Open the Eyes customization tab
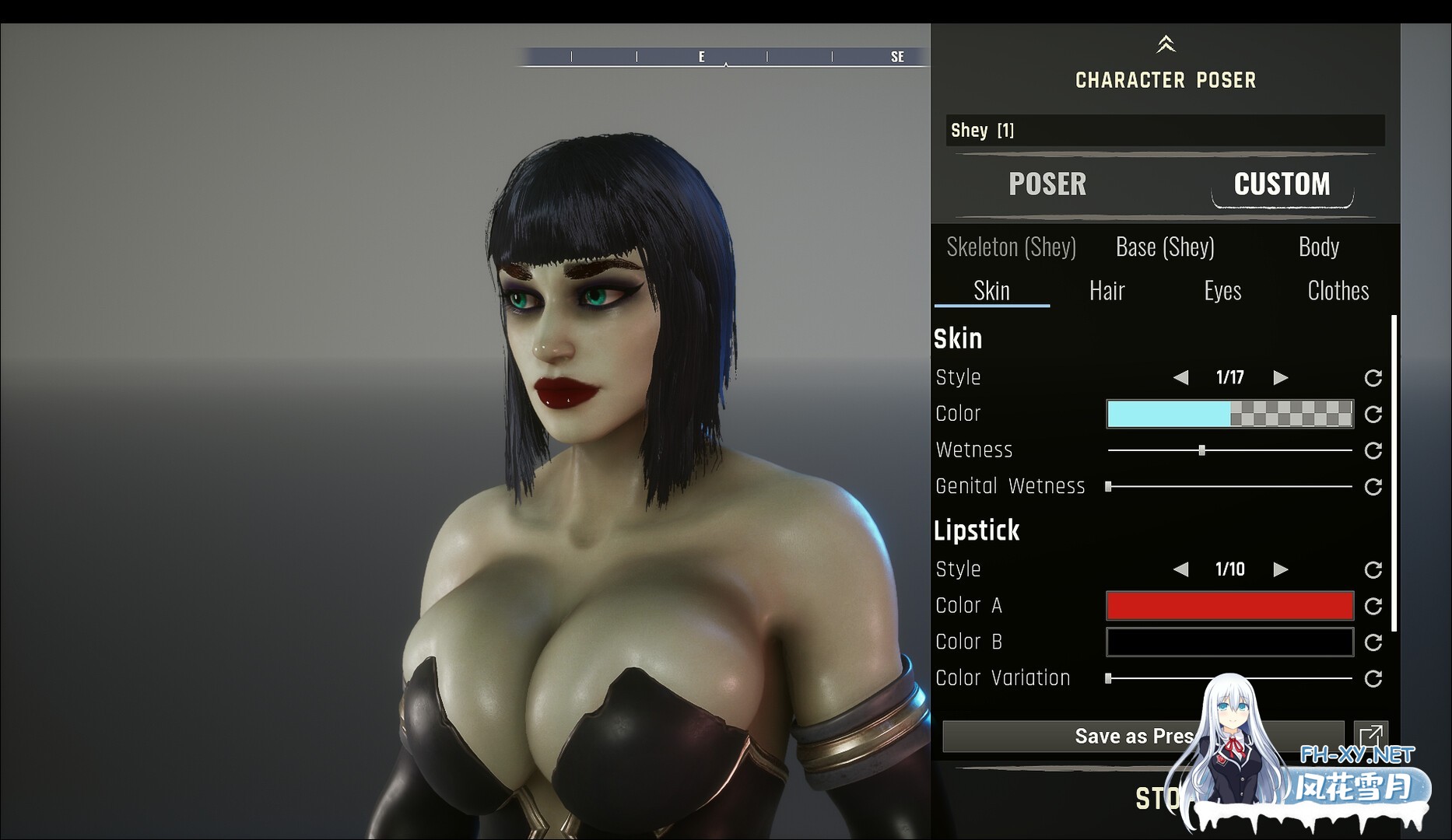 [x=1222, y=291]
